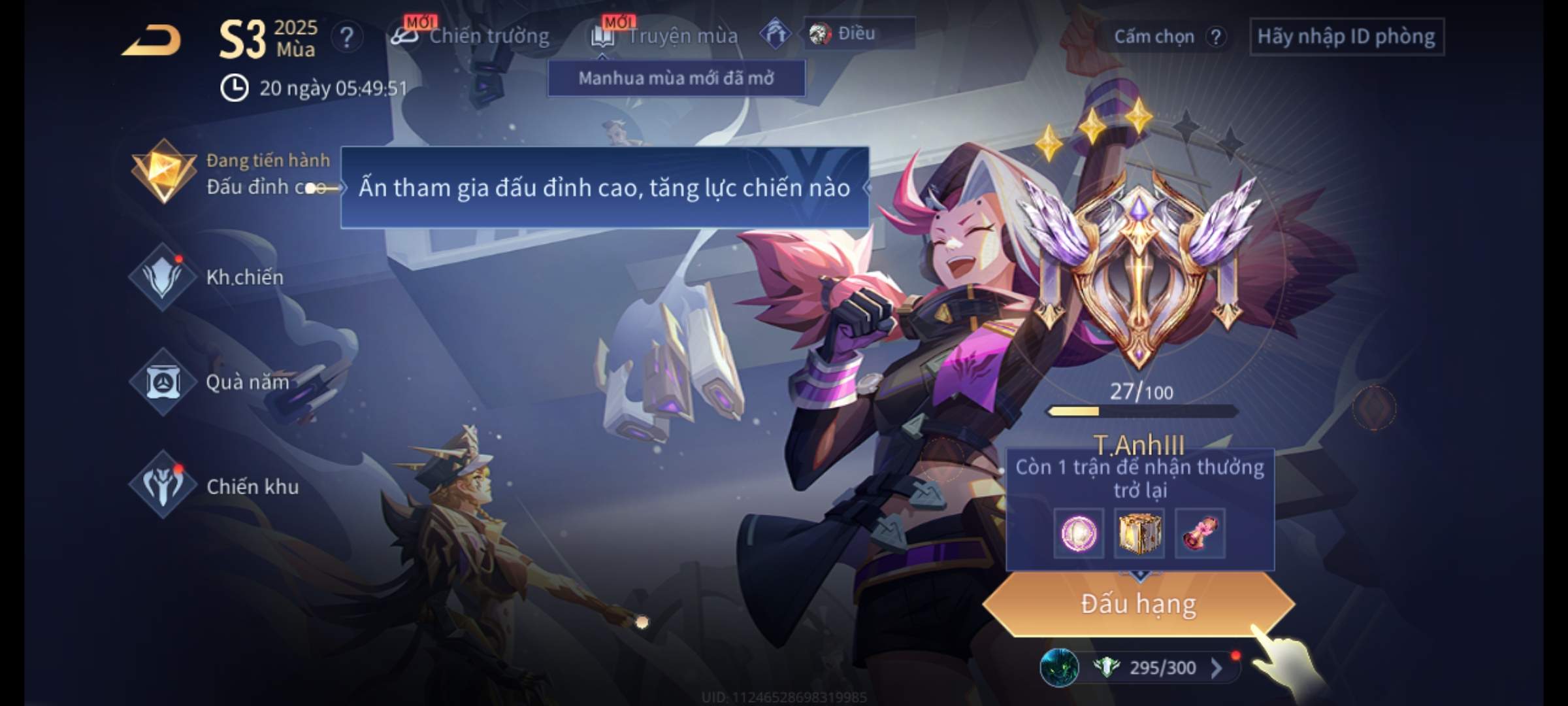
Task: Open Truyện mùa season story
Action: coord(666,36)
